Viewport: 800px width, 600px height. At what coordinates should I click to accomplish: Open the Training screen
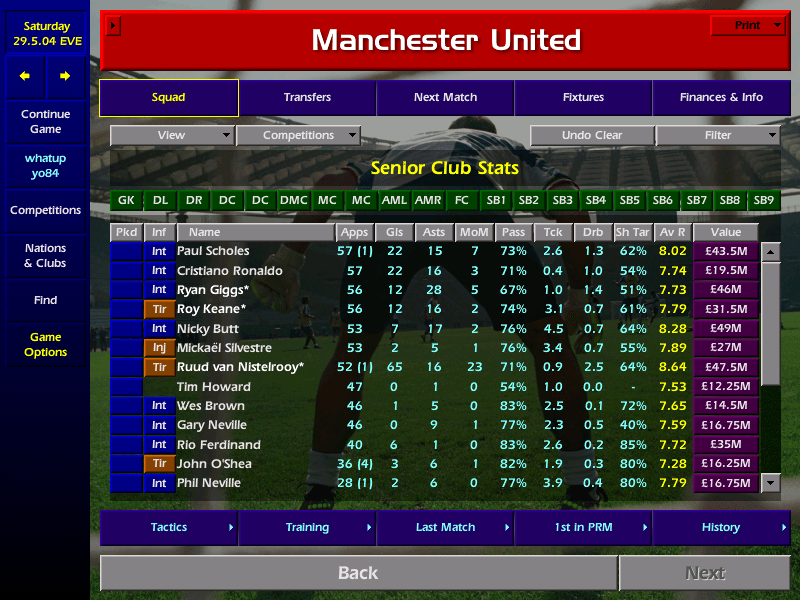point(307,528)
